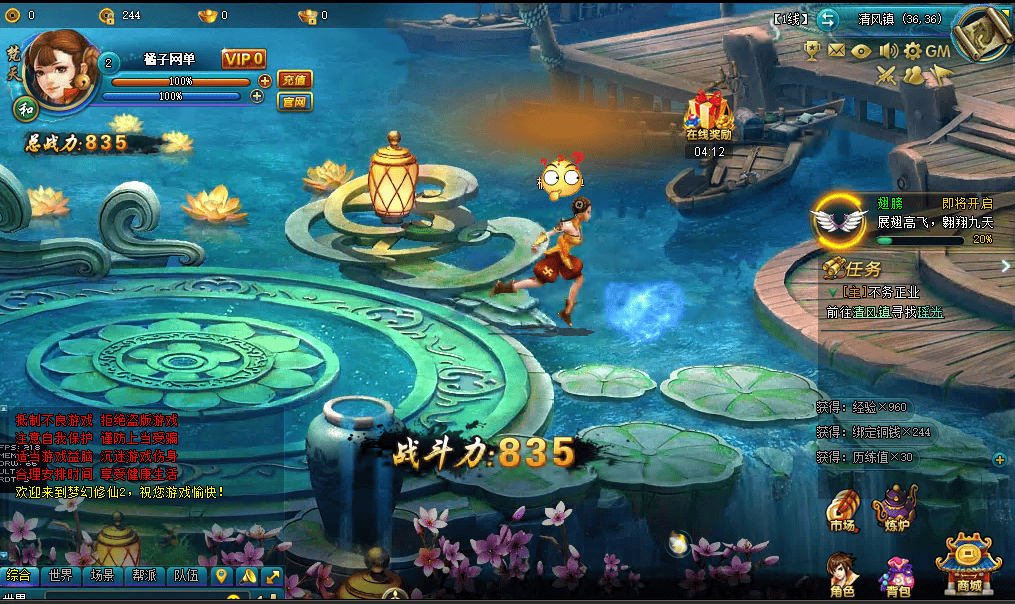Screen dimensions: 1015x604
Task: Toggle the eye visibility icon
Action: tap(861, 50)
